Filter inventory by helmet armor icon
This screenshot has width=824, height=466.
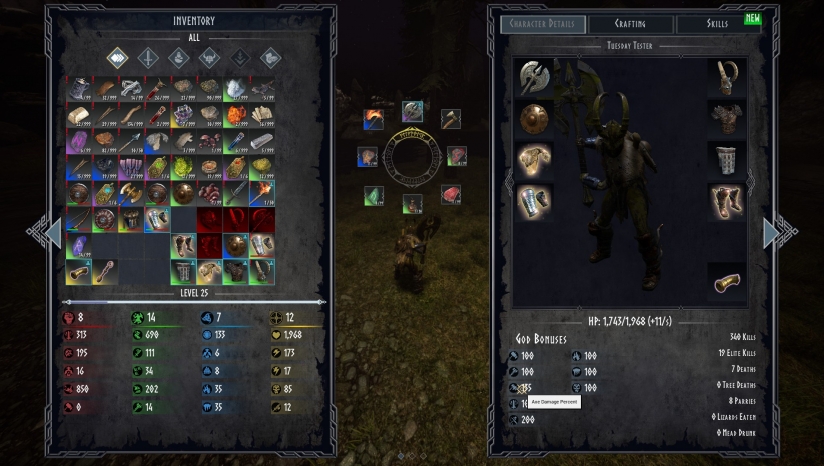(x=209, y=59)
